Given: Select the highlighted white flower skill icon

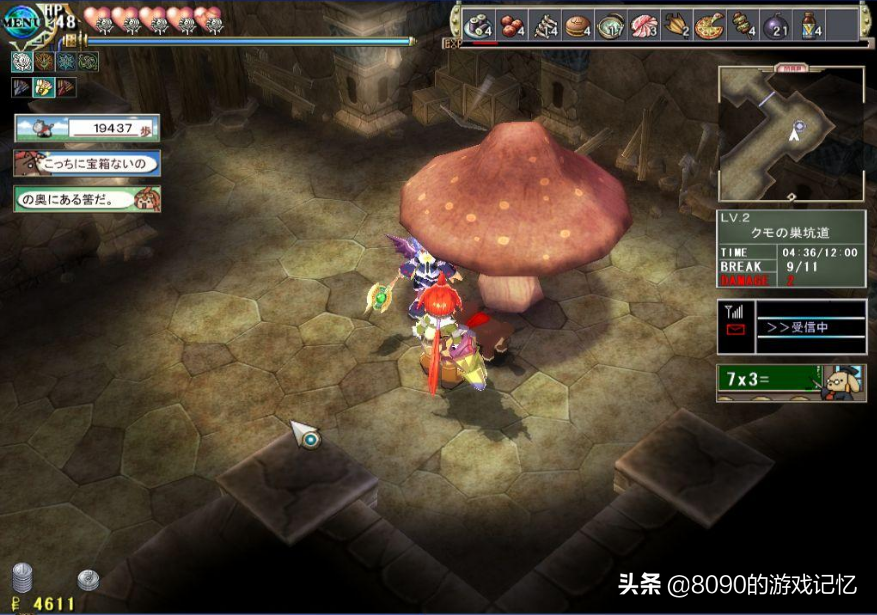Looking at the screenshot, I should pos(23,62).
